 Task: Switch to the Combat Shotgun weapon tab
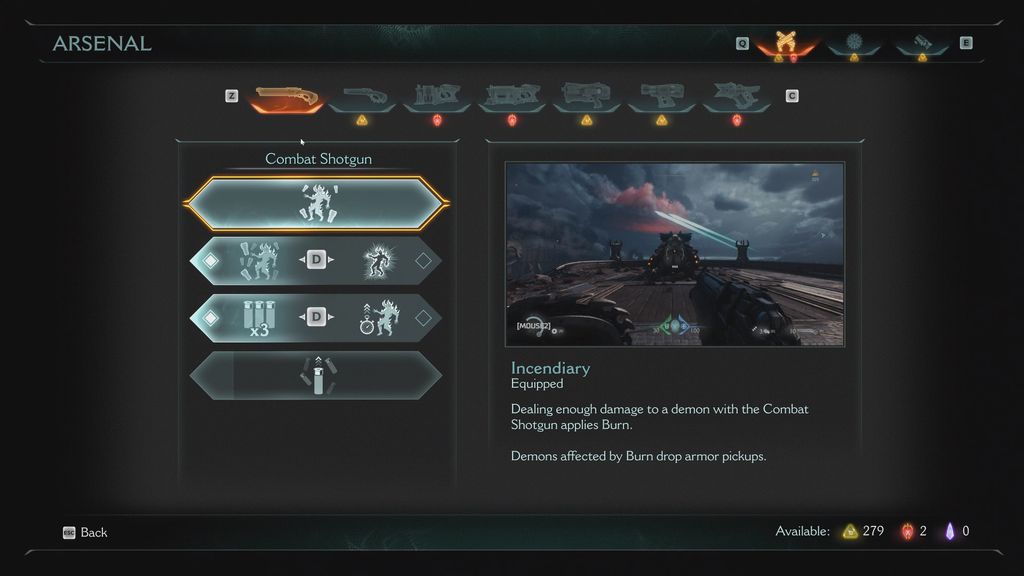(x=286, y=97)
